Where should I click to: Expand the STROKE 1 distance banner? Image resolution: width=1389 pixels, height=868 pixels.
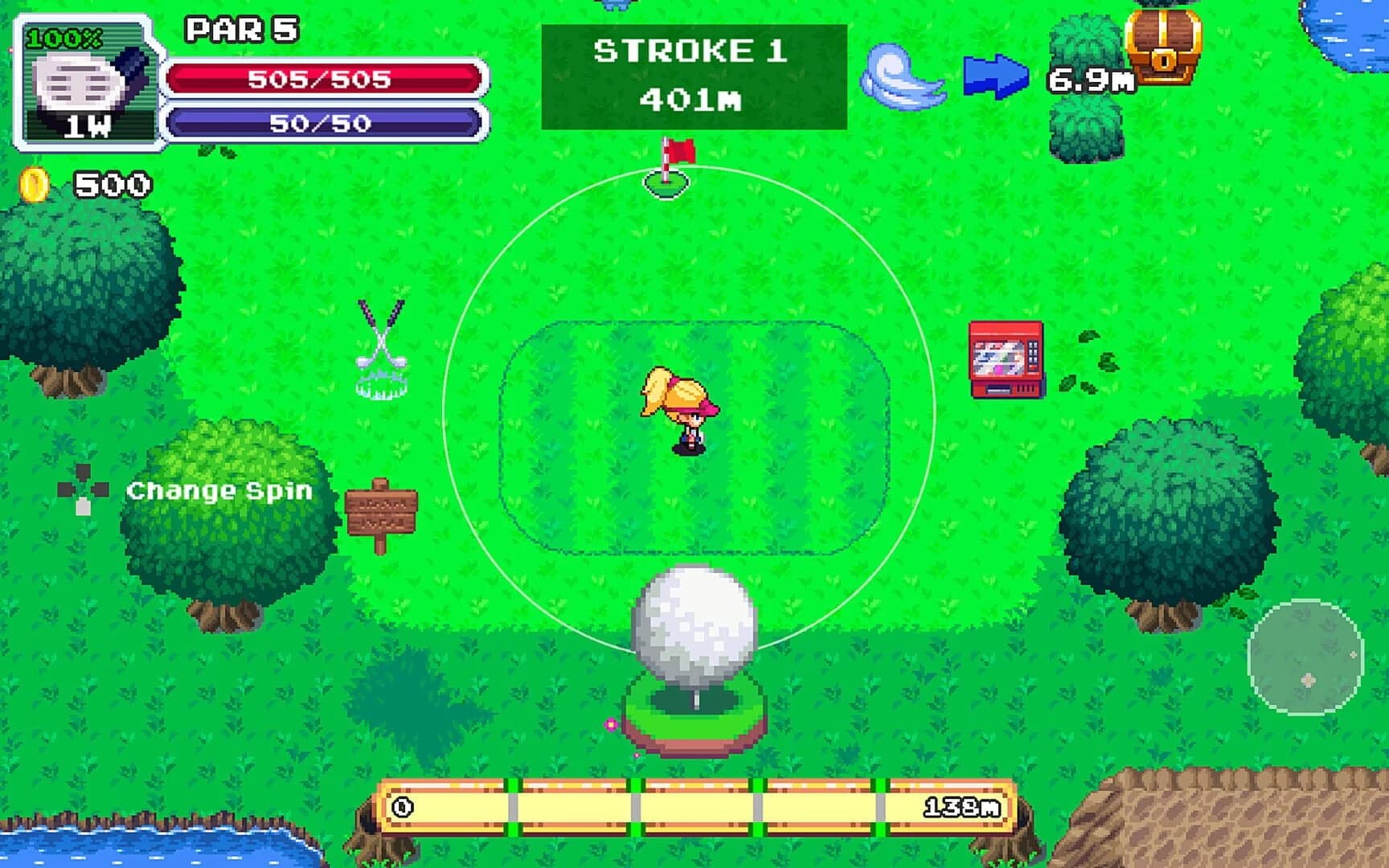[693, 77]
